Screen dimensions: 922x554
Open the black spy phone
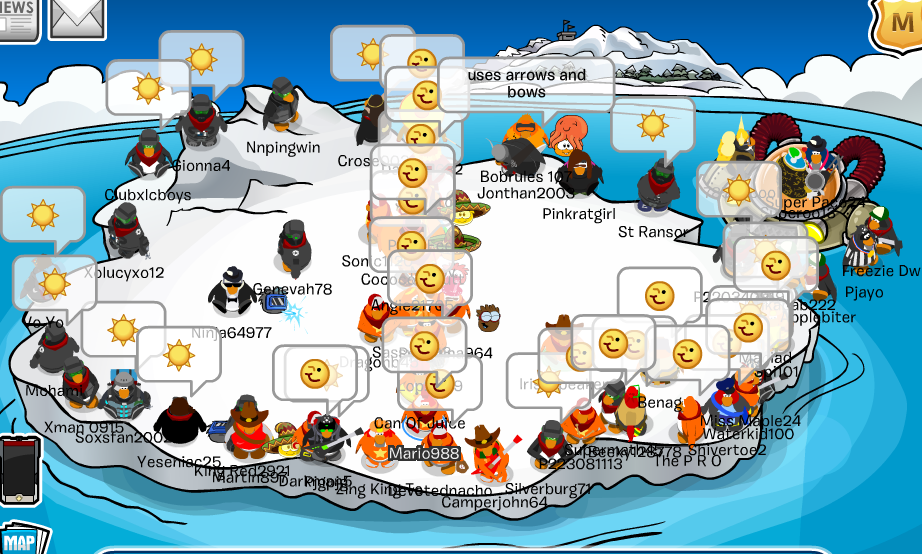[18, 472]
